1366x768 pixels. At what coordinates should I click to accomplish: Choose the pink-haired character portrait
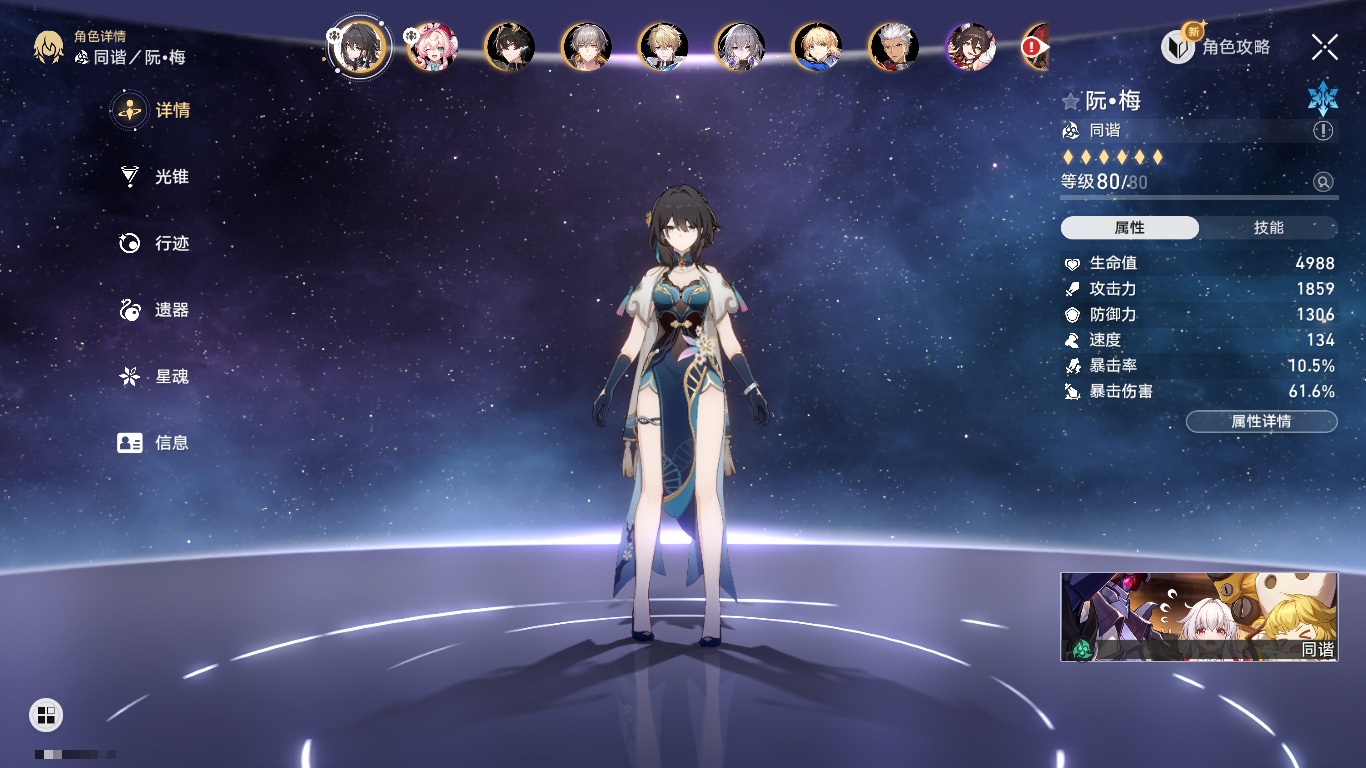tap(433, 47)
